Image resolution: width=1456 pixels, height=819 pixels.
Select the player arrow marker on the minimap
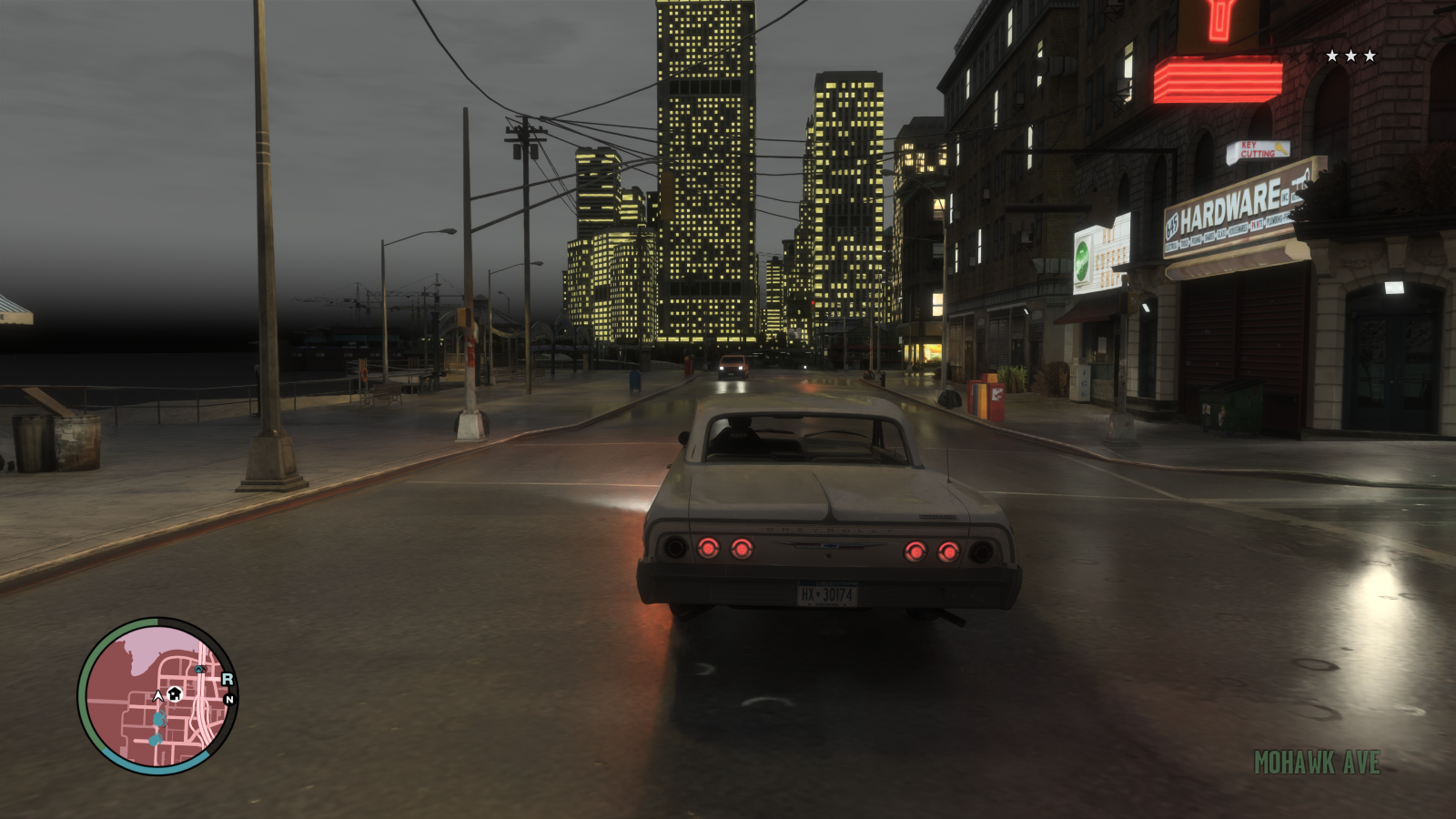158,694
